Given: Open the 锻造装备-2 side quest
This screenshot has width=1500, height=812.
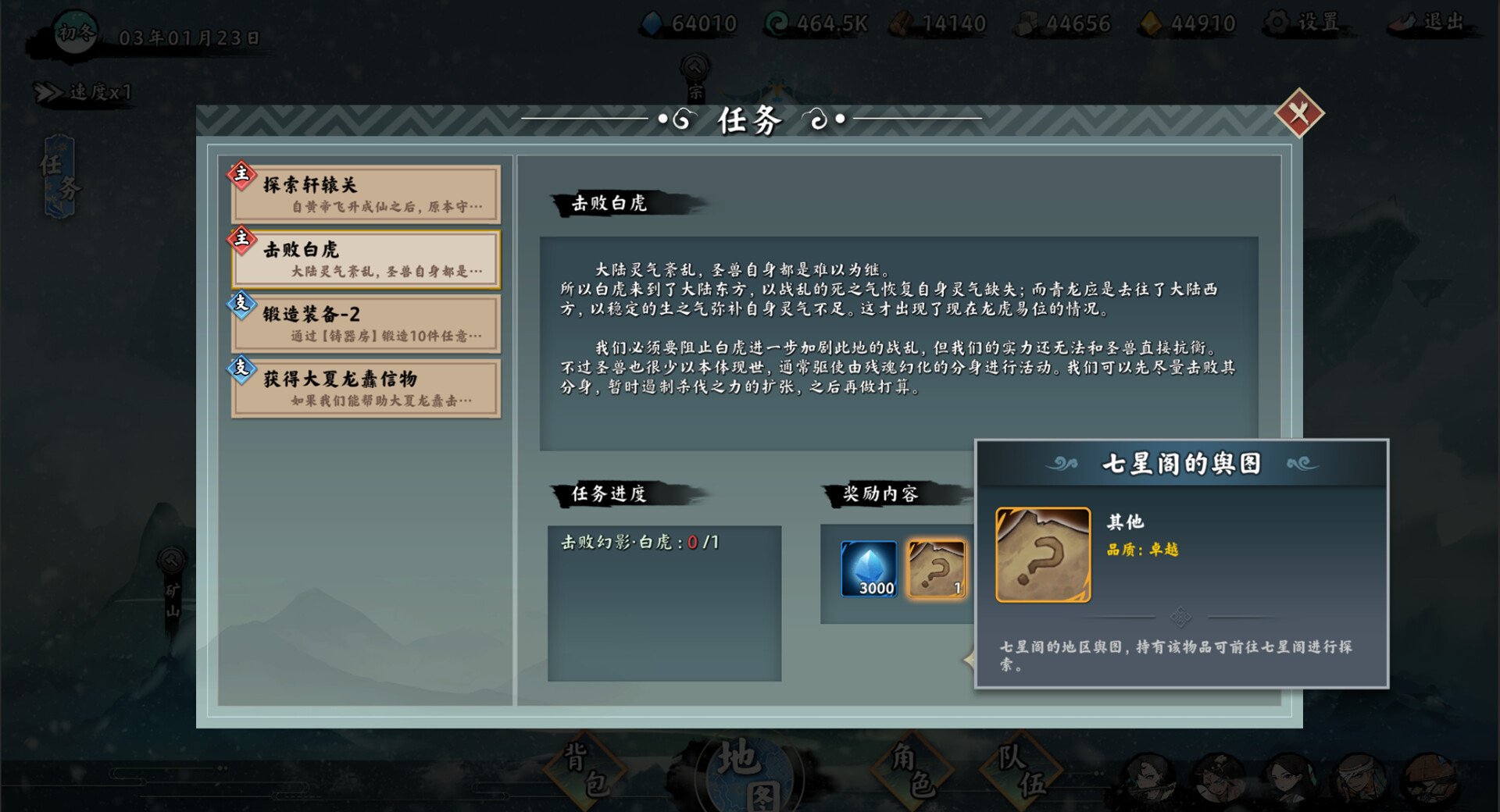Looking at the screenshot, I should tap(366, 324).
